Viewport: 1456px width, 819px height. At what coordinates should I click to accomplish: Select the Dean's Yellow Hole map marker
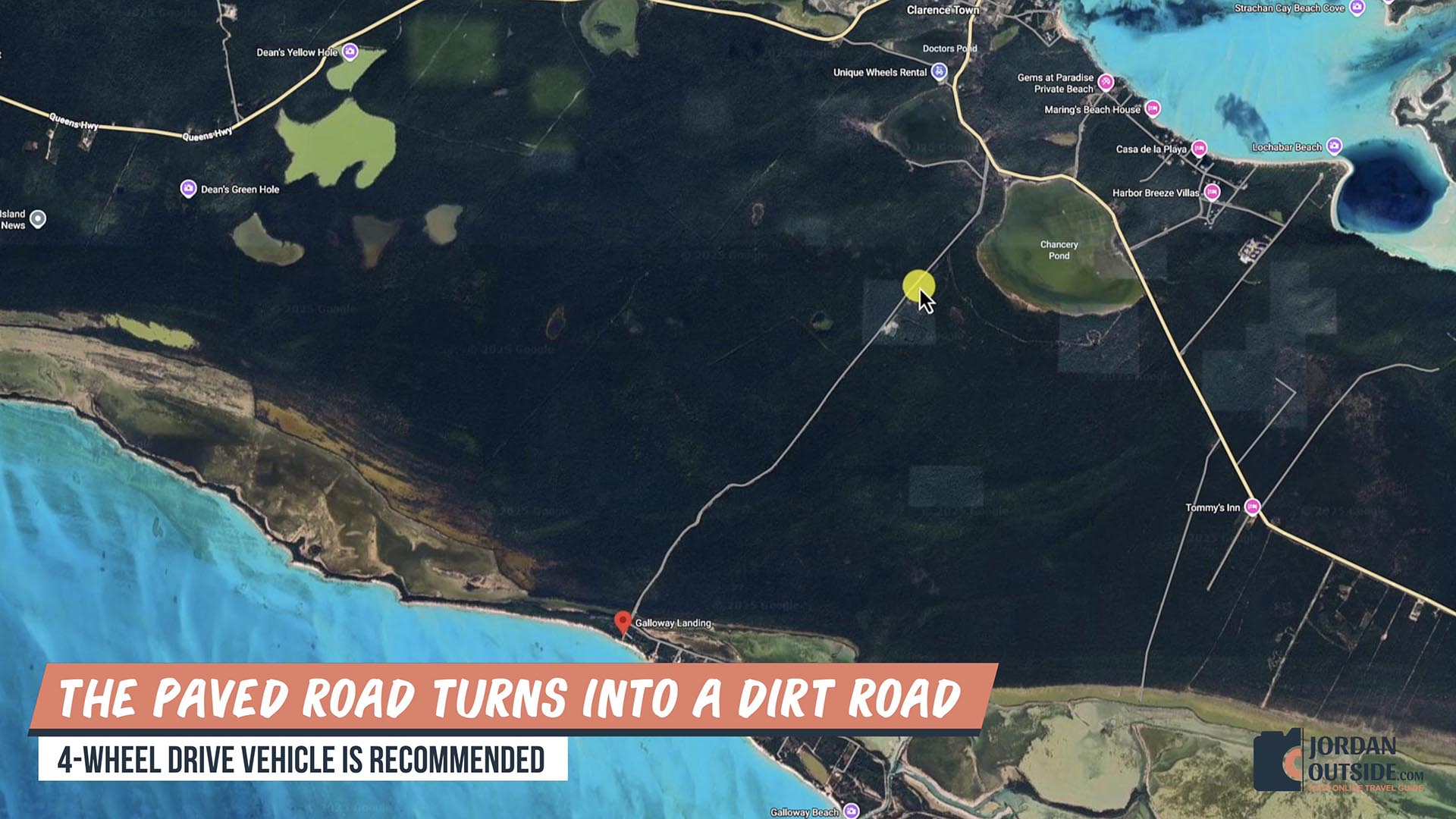(350, 52)
